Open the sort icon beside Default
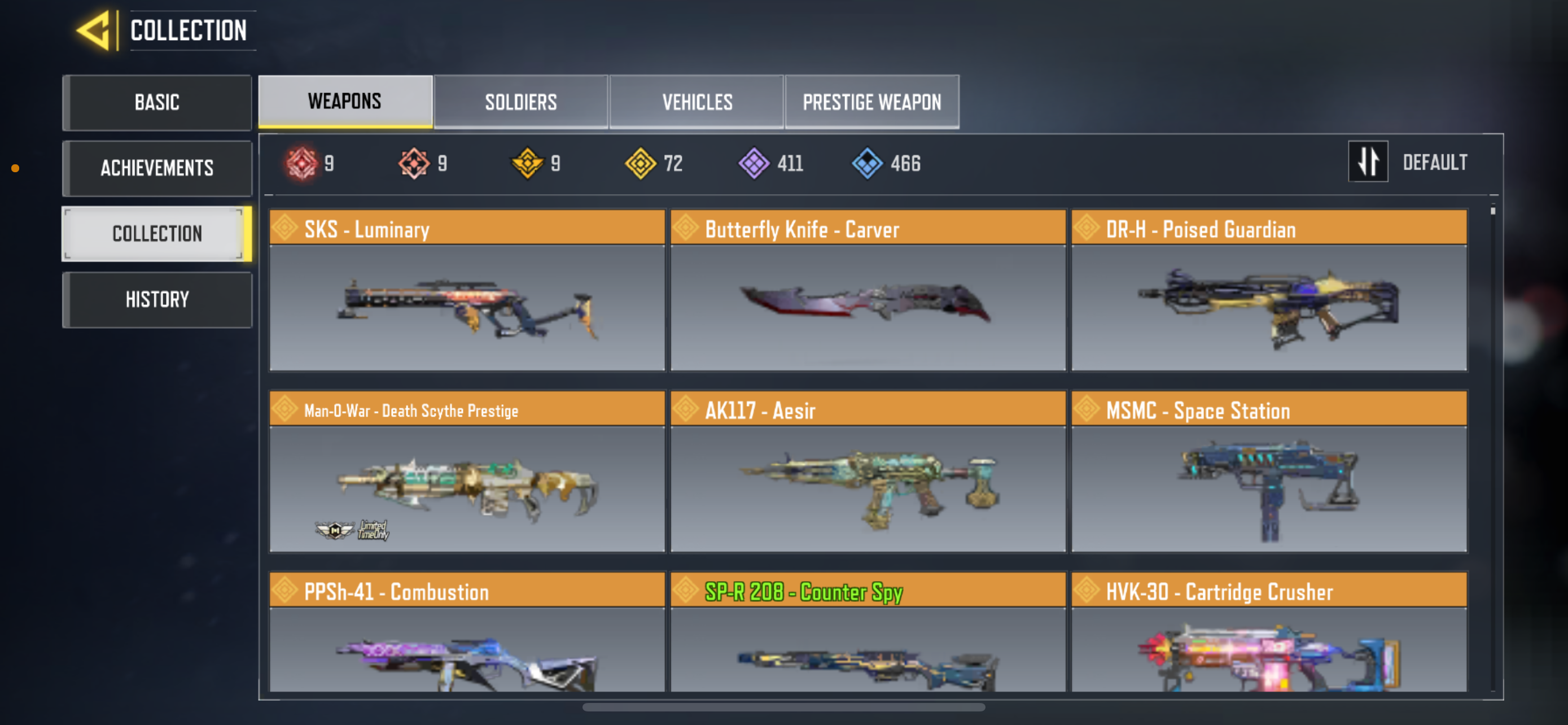Image resolution: width=1568 pixels, height=725 pixels. click(x=1368, y=161)
